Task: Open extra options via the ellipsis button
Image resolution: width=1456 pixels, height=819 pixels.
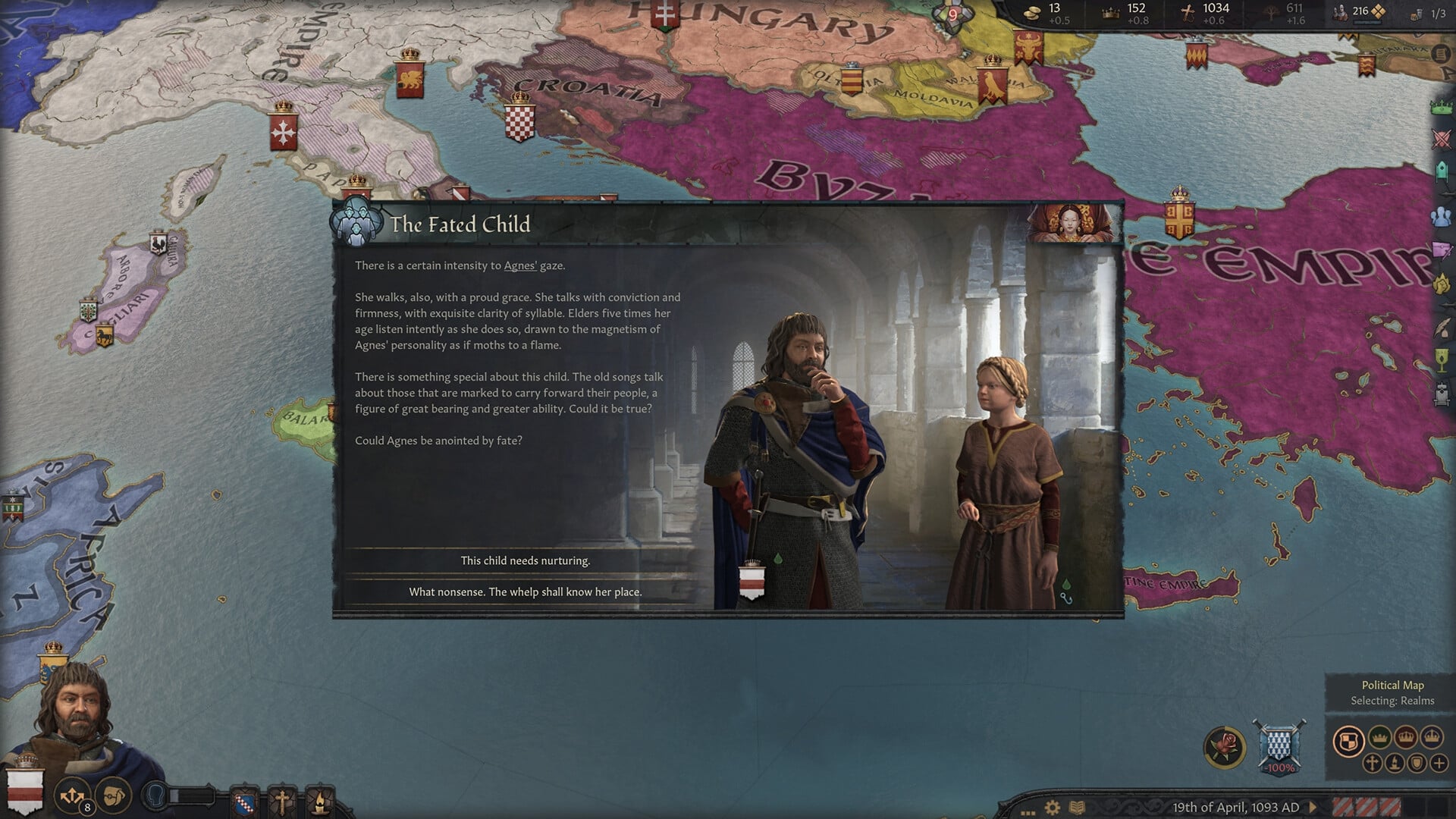Action: point(1028,812)
